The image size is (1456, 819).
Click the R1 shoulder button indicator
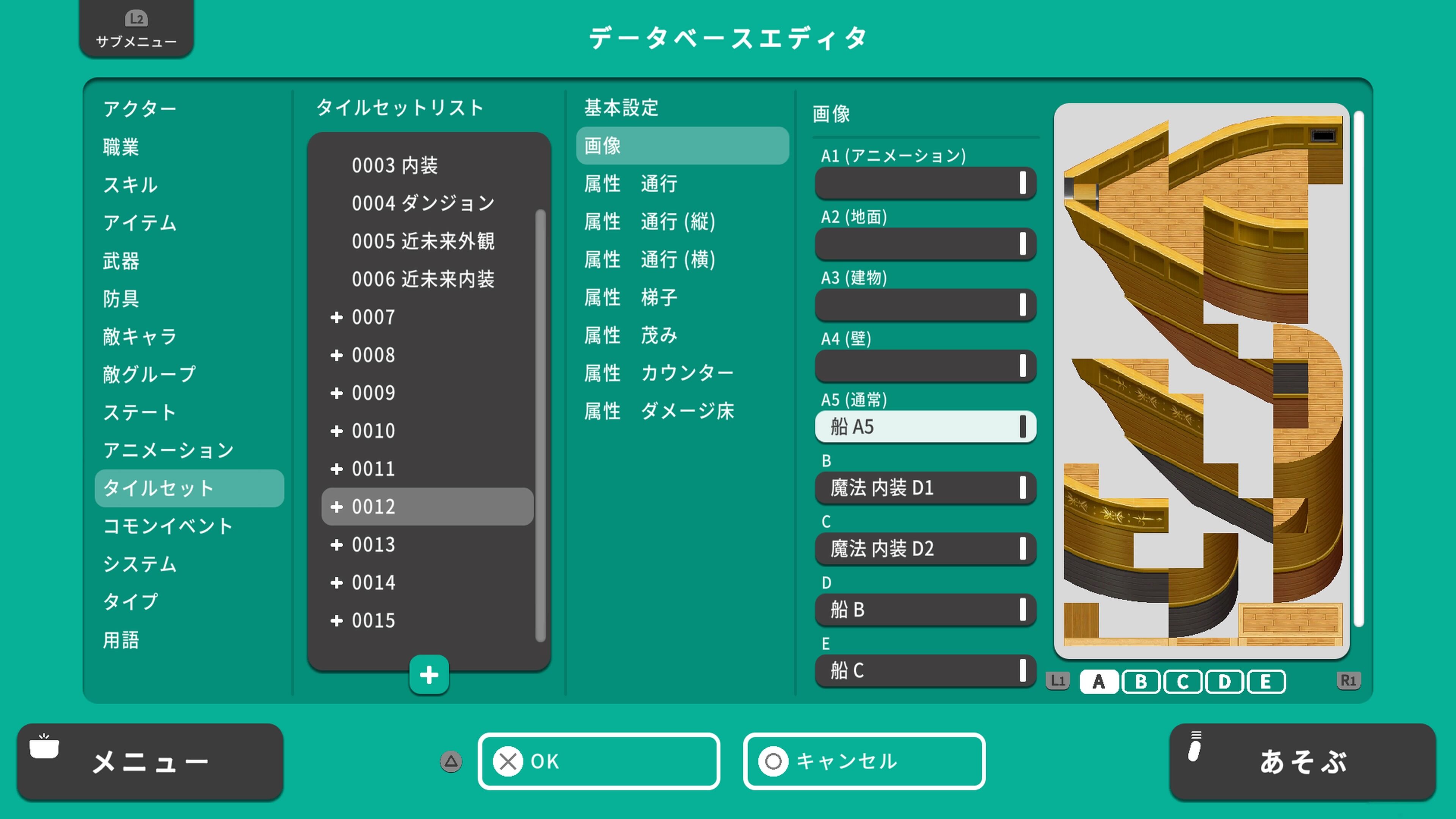1350,682
